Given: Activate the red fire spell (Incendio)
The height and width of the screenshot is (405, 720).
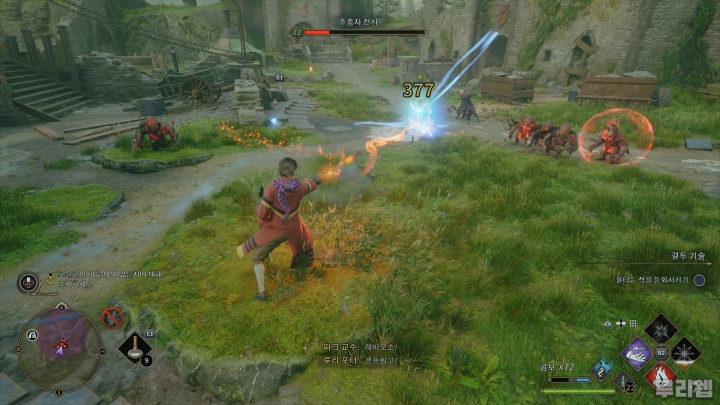Looking at the screenshot, I should point(660,376).
